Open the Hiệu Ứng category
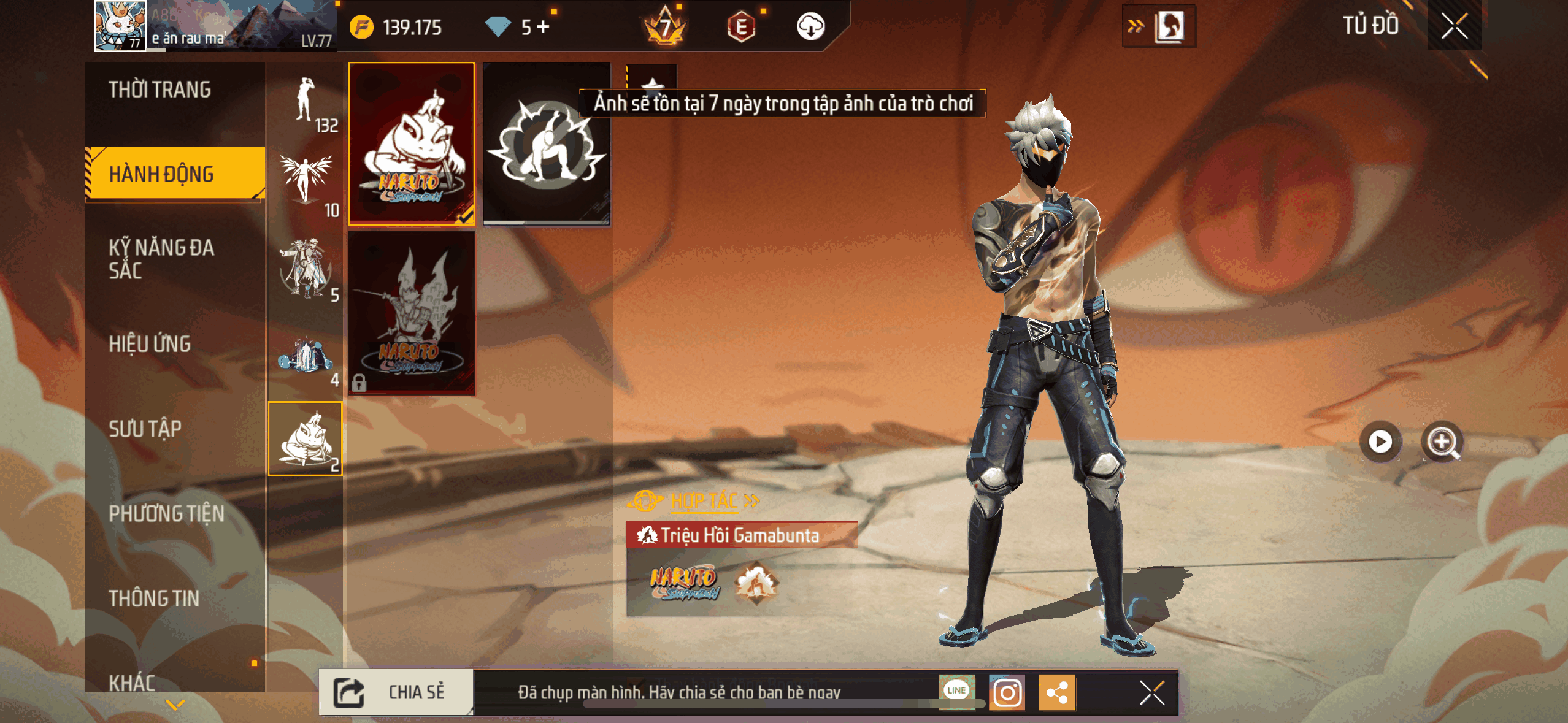 coord(150,344)
